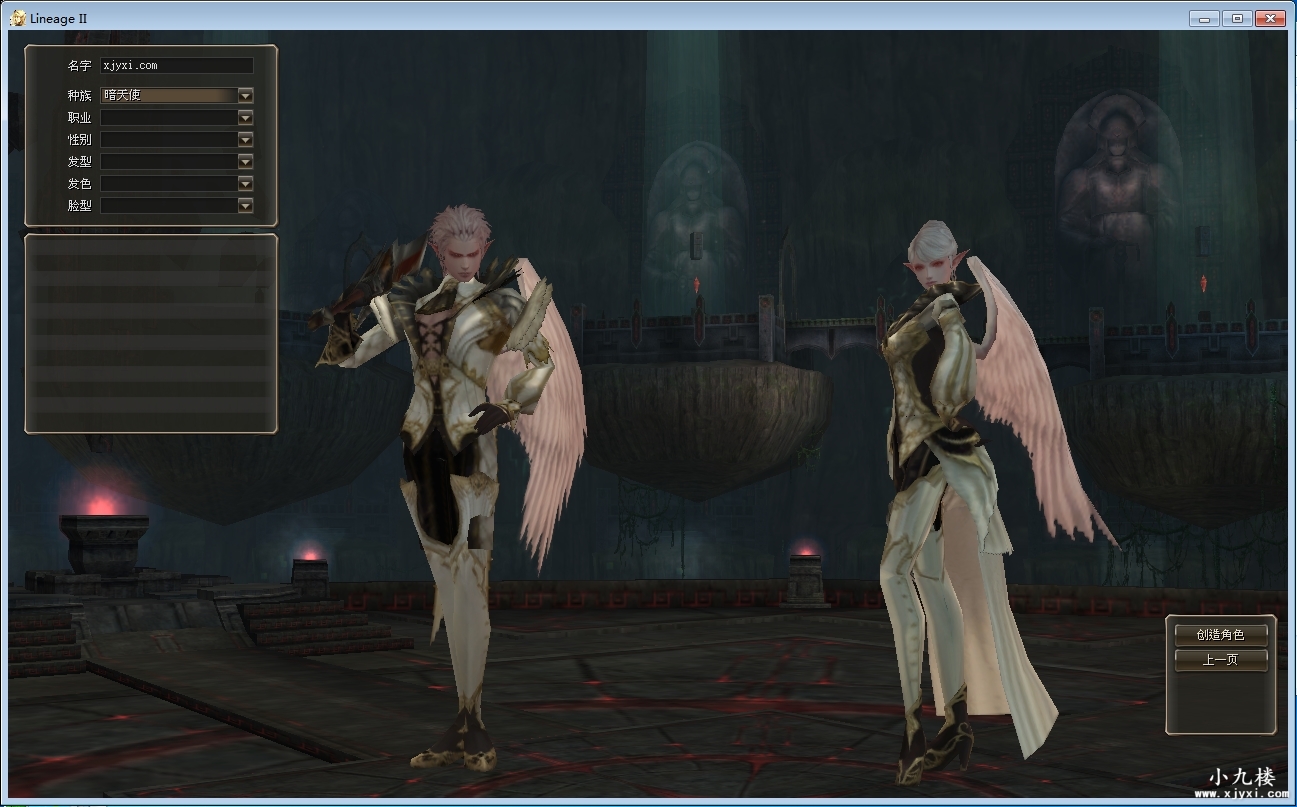Open the 职业 class dropdown
This screenshot has height=807, width=1297.
click(245, 117)
